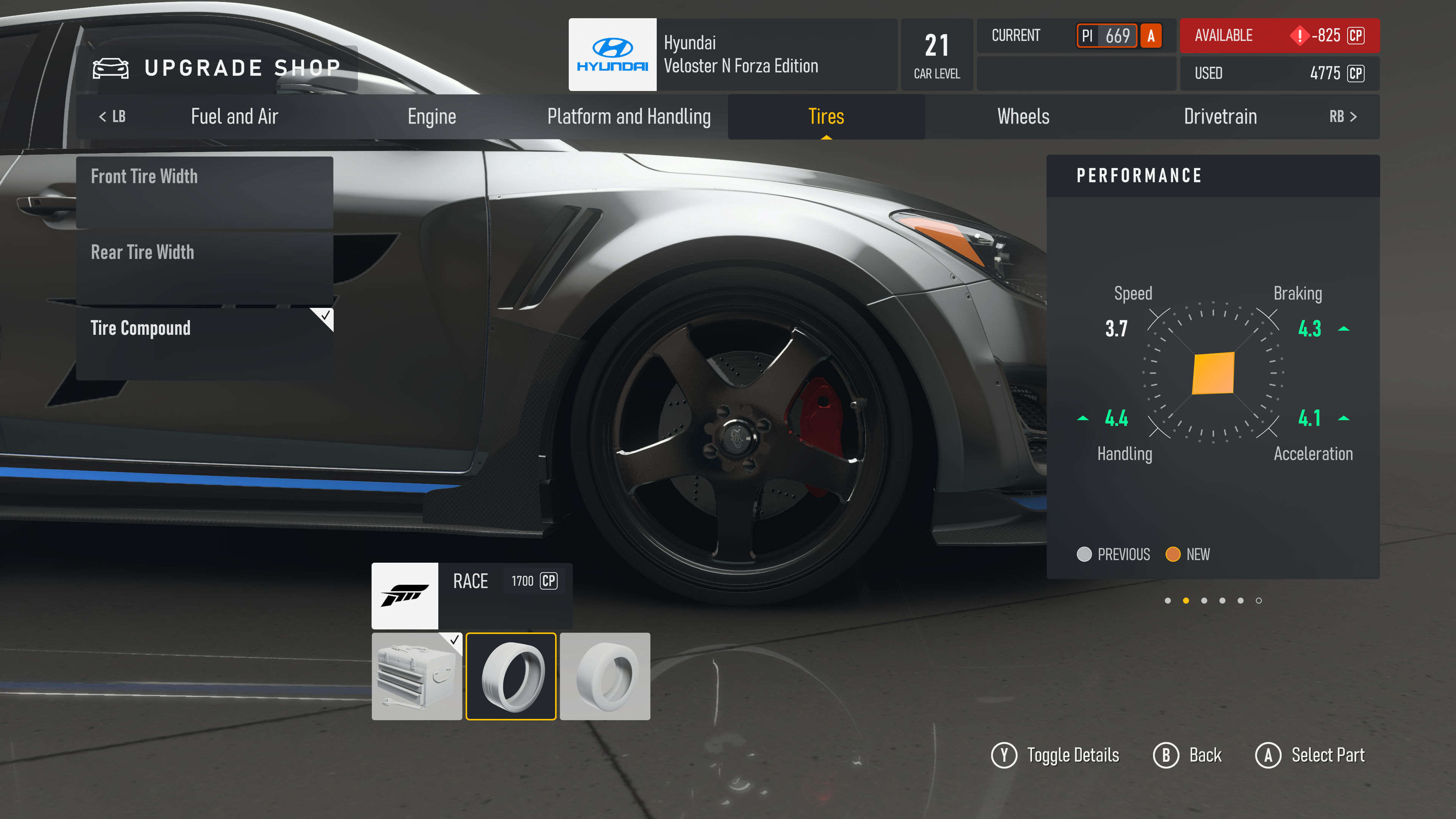Screen dimensions: 1456x819
Task: Click the Tires category tab
Action: (x=826, y=116)
